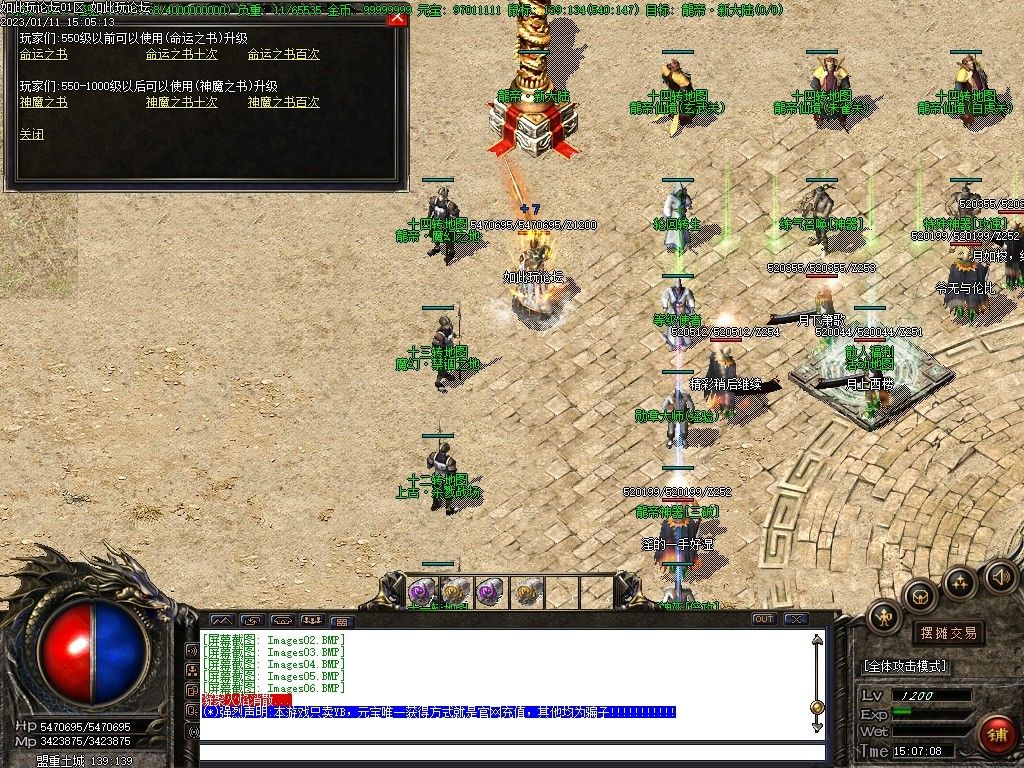Click the OUT button above the chat
The image size is (1024, 768).
pos(763,619)
